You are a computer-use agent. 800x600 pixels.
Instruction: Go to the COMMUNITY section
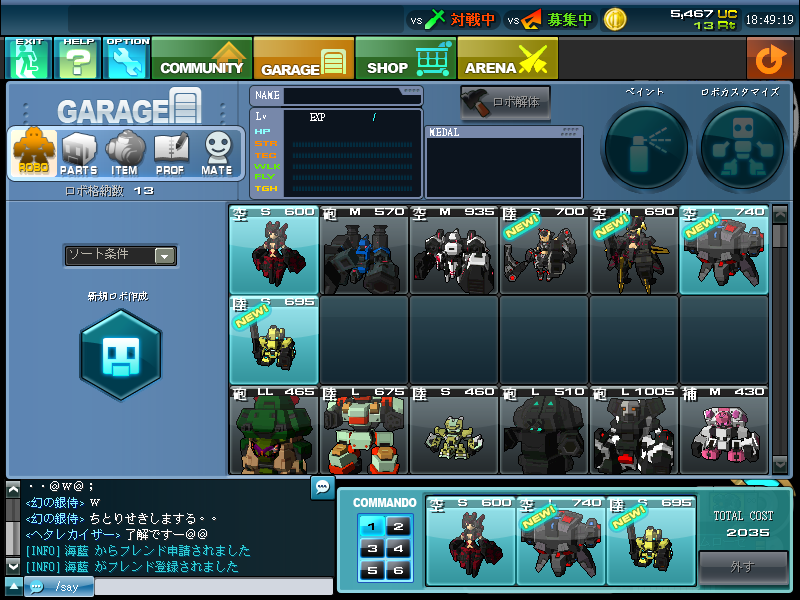tap(202, 59)
